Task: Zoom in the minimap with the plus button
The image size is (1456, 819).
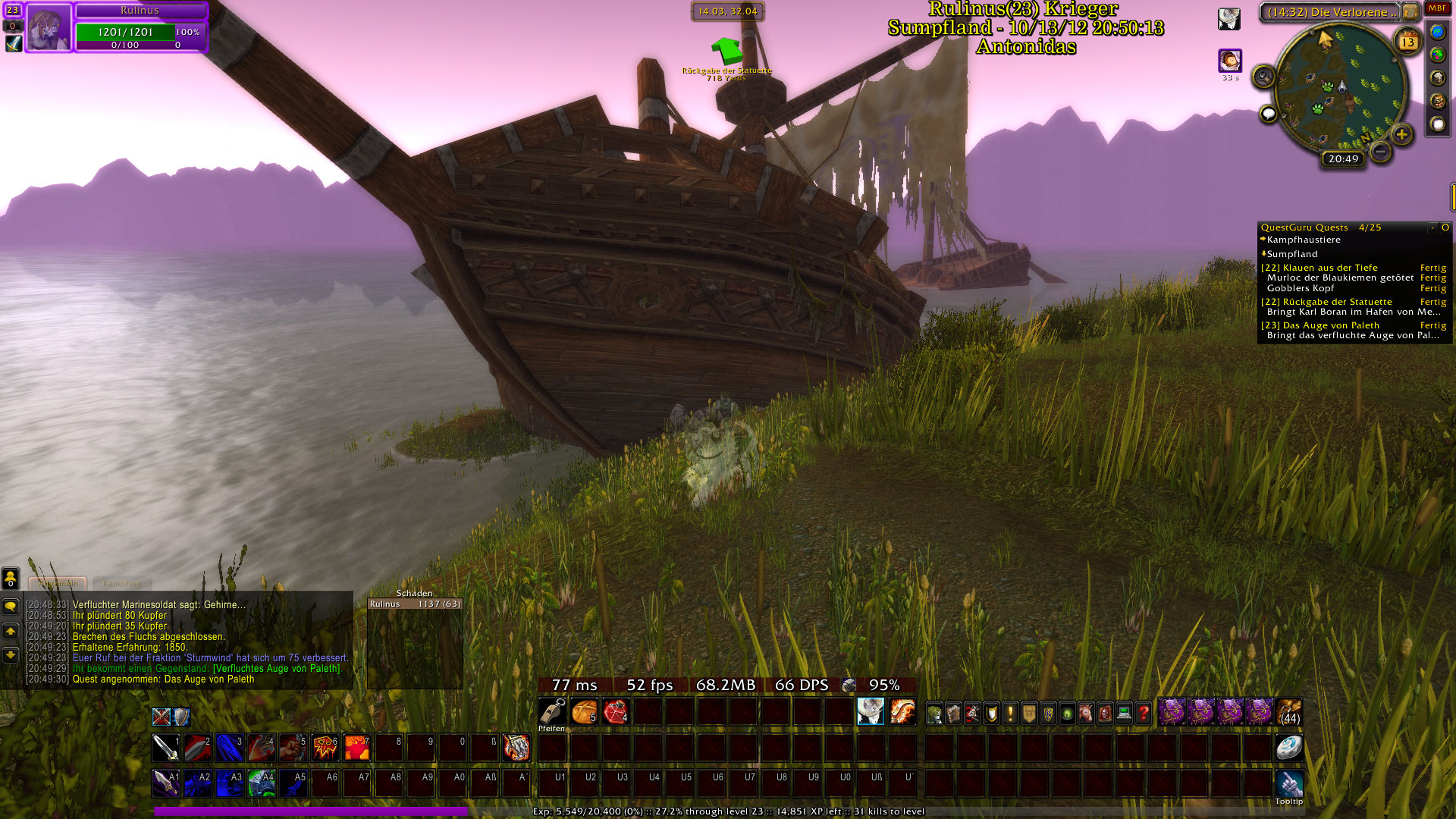Action: (1401, 135)
